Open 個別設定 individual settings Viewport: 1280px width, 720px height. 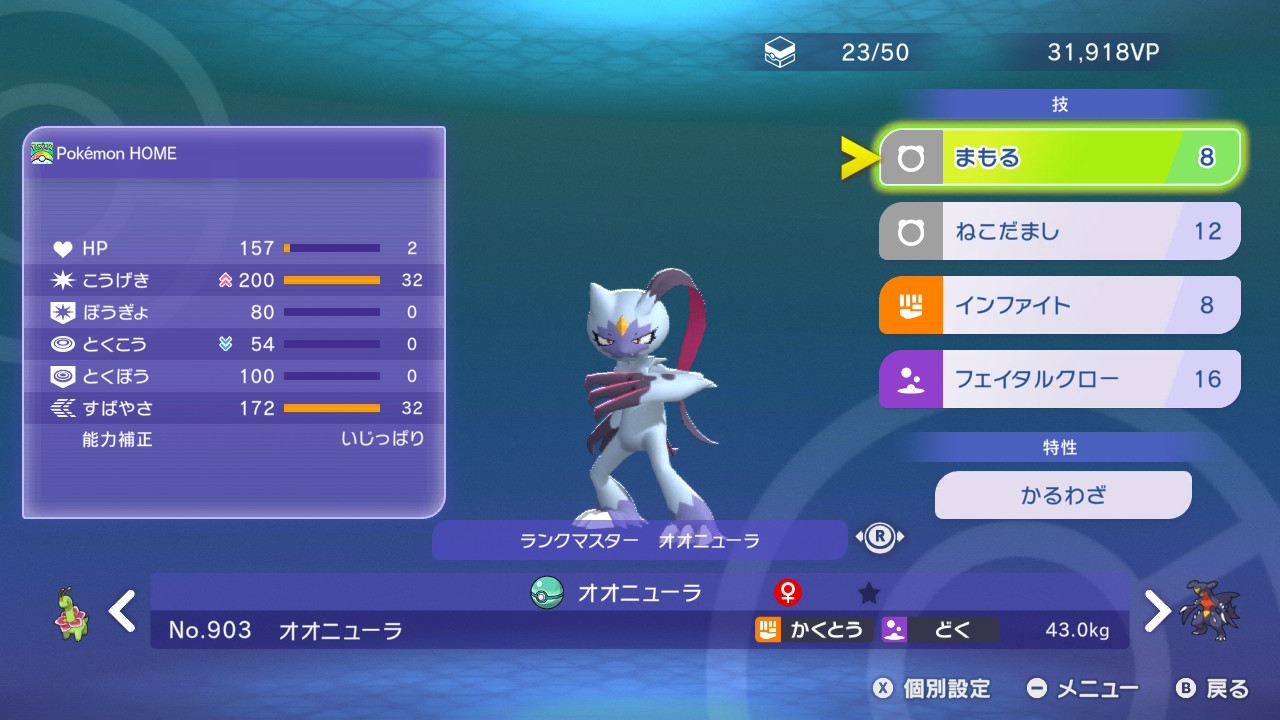(x=932, y=689)
